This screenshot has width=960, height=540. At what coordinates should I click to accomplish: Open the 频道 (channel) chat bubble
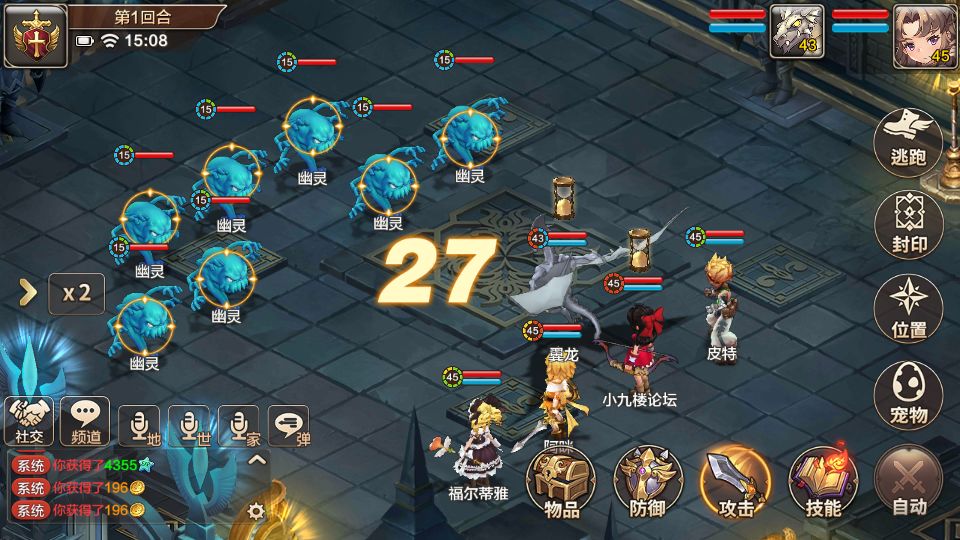(x=85, y=420)
